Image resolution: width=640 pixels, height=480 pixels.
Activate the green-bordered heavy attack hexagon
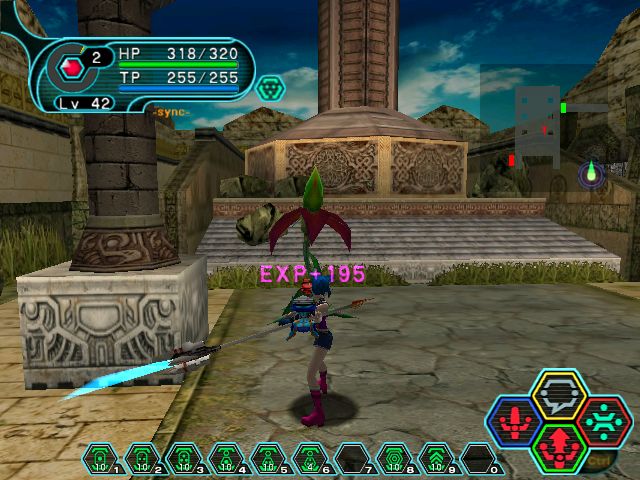[558, 446]
